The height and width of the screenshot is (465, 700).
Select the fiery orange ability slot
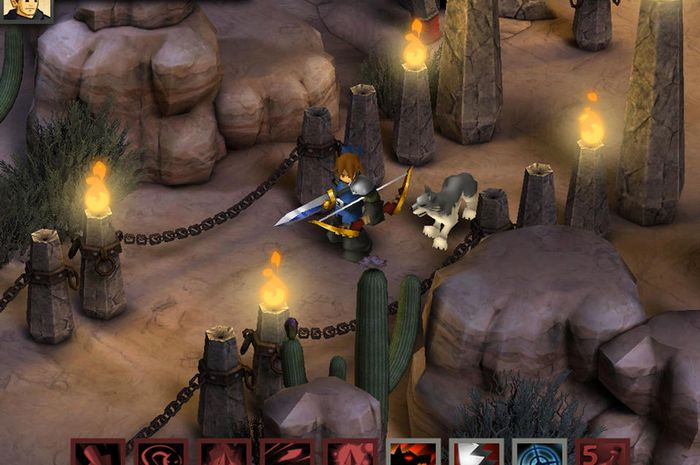point(413,453)
